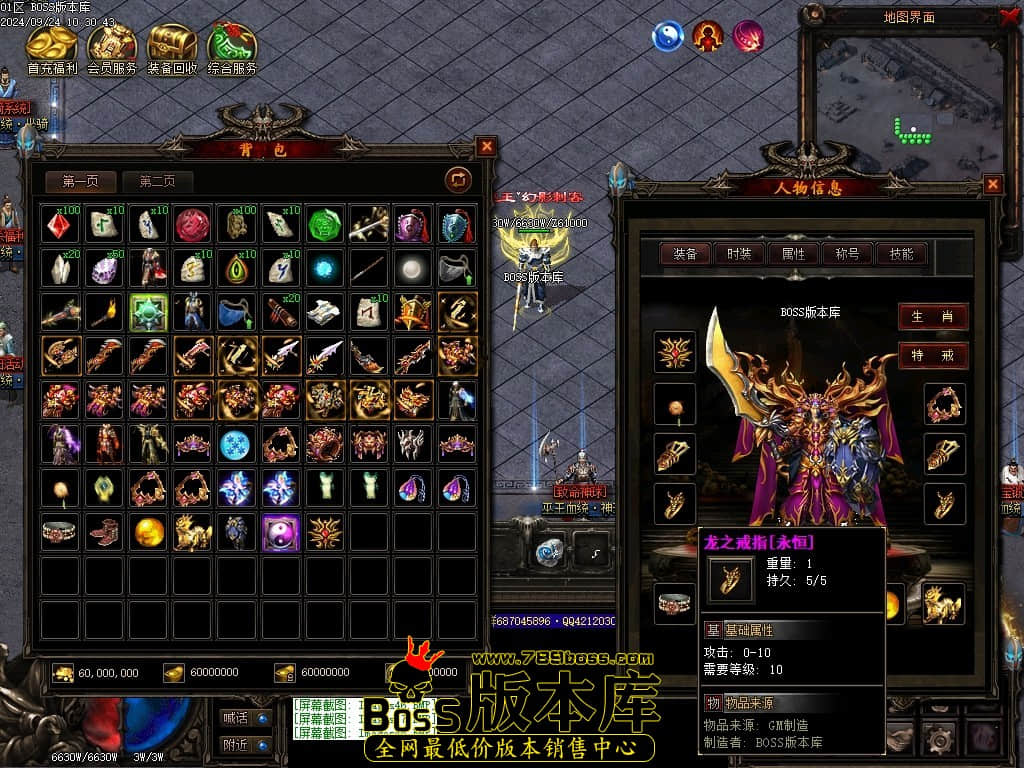
Task: Switch to 第二页 inventory page
Action: tap(157, 181)
